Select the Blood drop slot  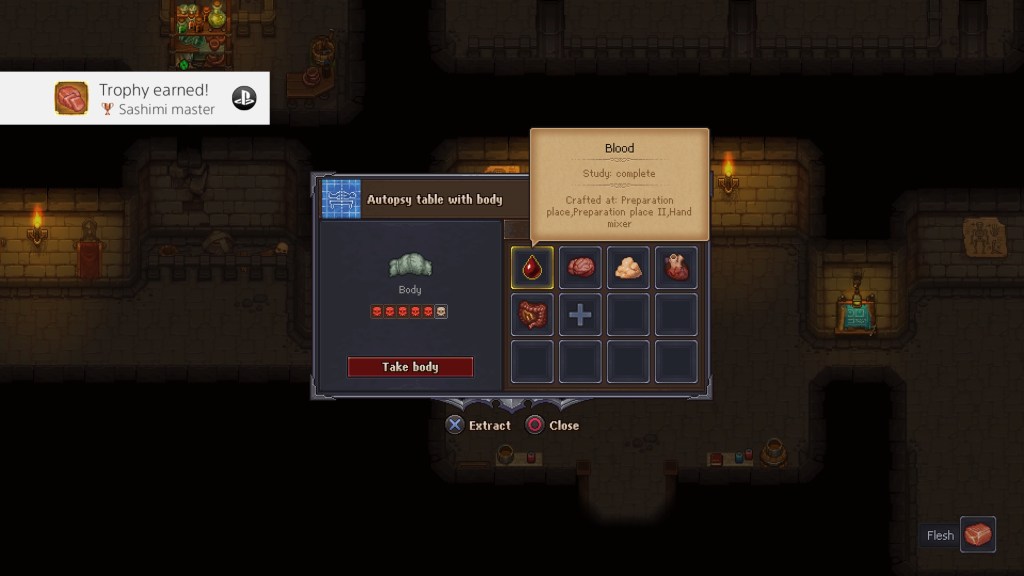pyautogui.click(x=532, y=267)
